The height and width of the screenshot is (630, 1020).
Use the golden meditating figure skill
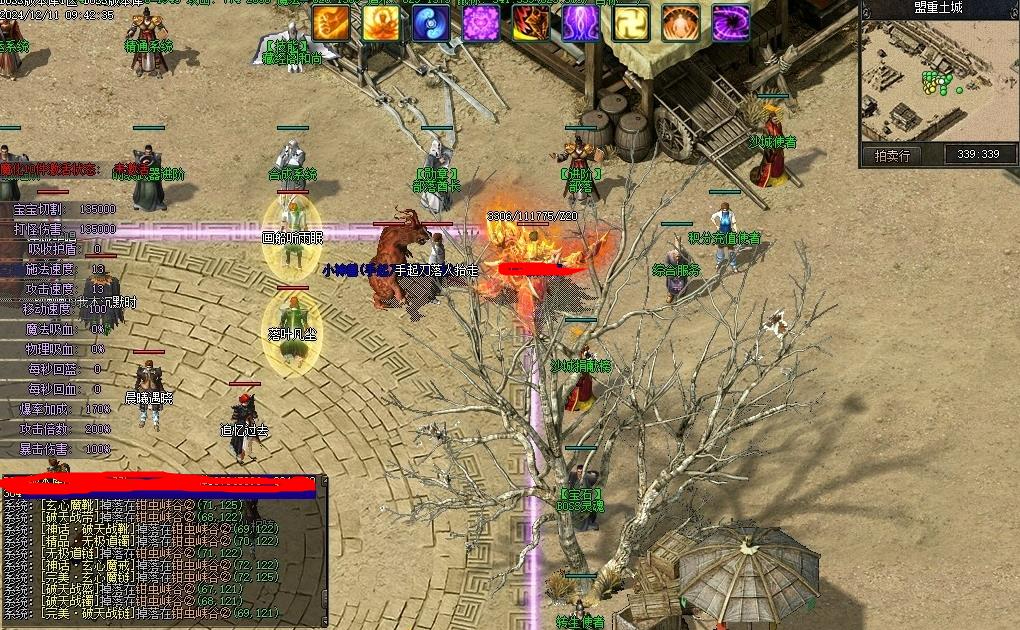[x=382, y=22]
